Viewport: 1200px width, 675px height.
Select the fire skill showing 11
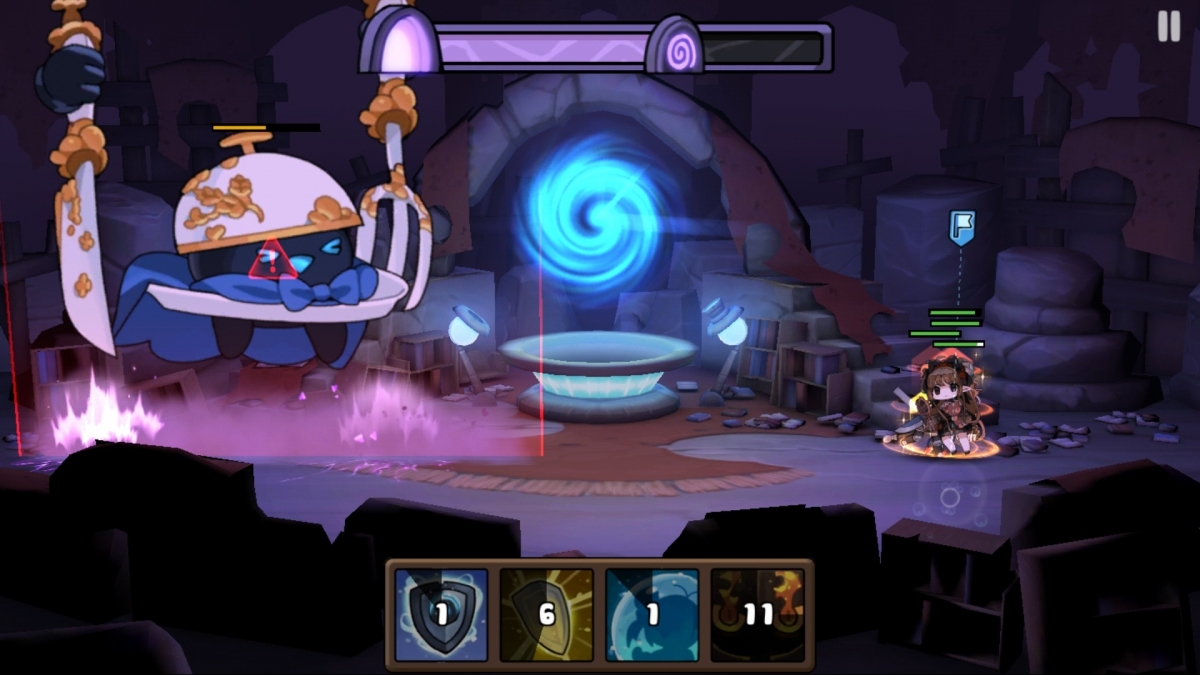click(758, 615)
